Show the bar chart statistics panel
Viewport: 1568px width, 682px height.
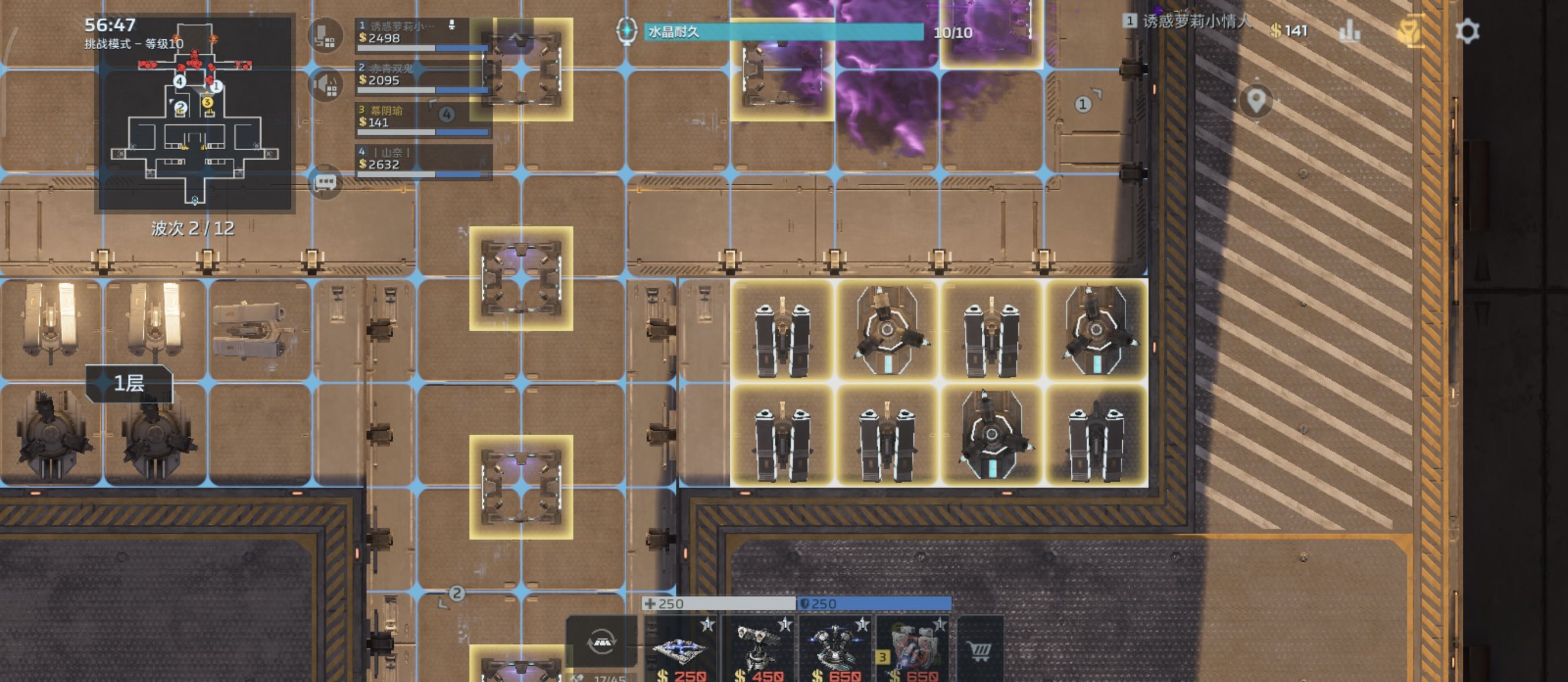1349,31
